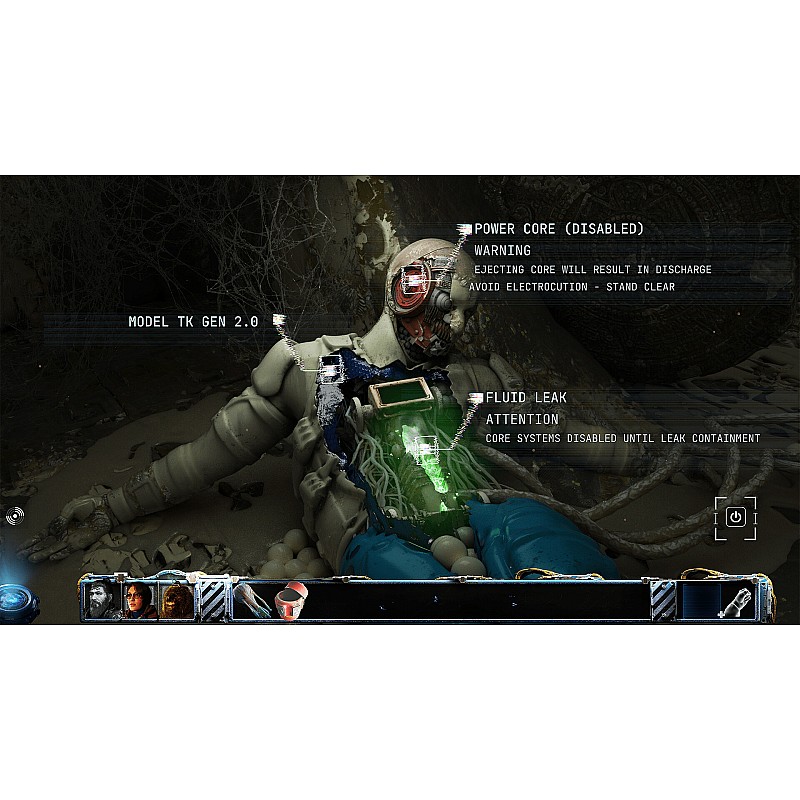Choose the furry creature character portrait
Viewport: 800px width, 800px height.
pyautogui.click(x=176, y=601)
